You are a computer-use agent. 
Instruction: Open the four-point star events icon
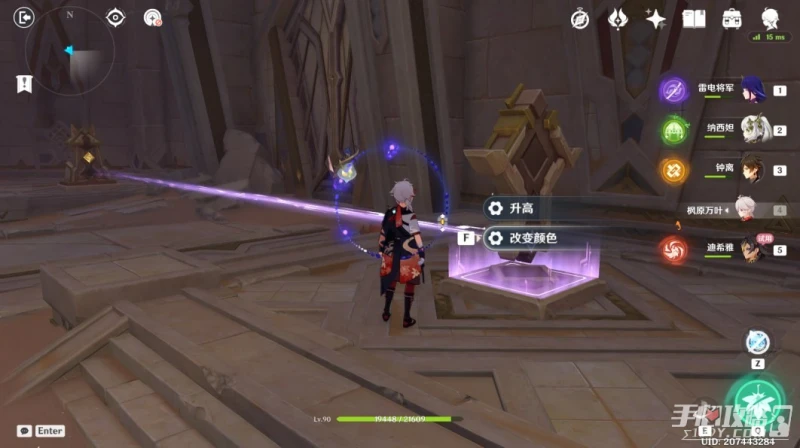coord(656,19)
